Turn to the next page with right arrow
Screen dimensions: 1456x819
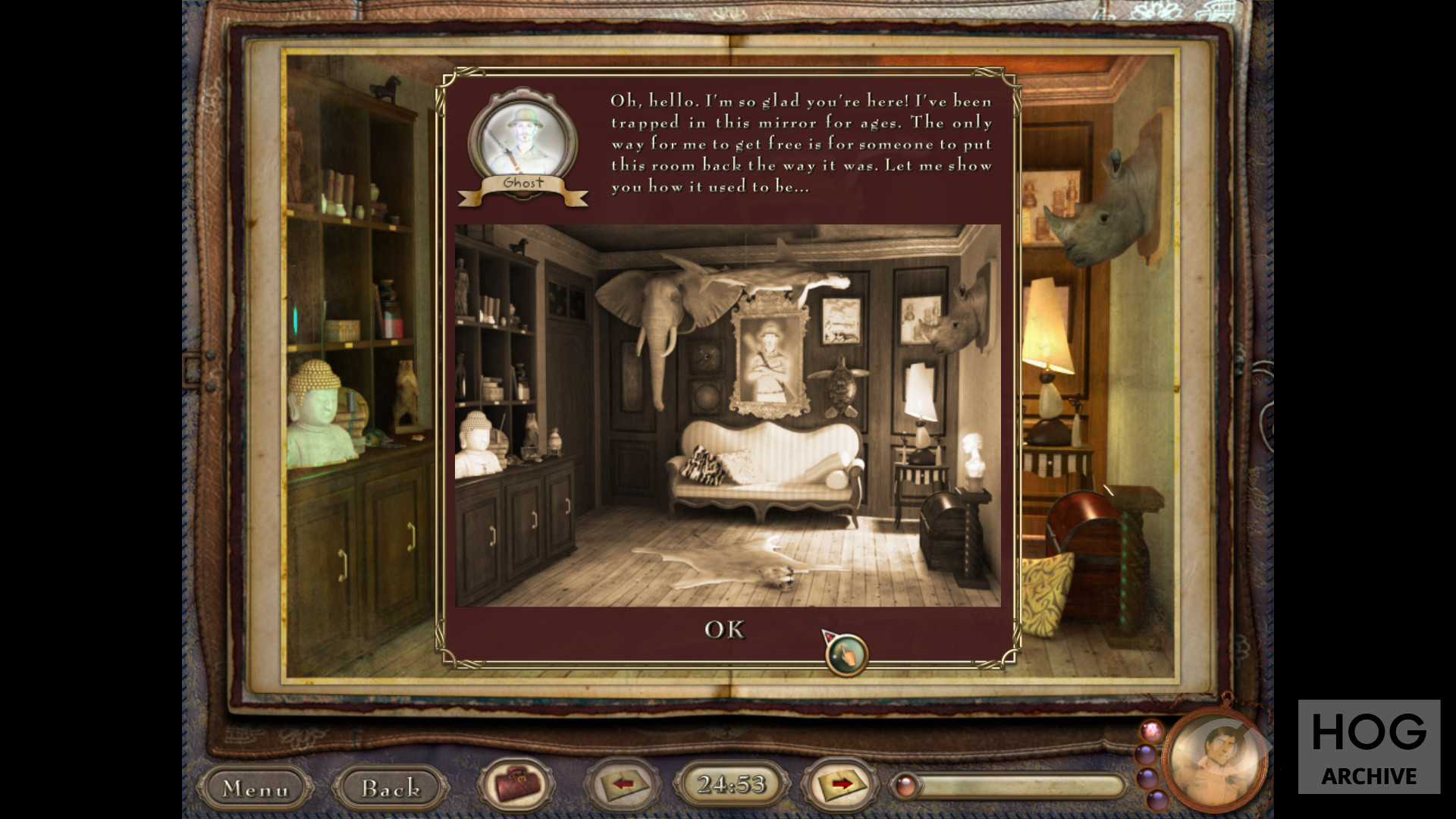coord(840,783)
